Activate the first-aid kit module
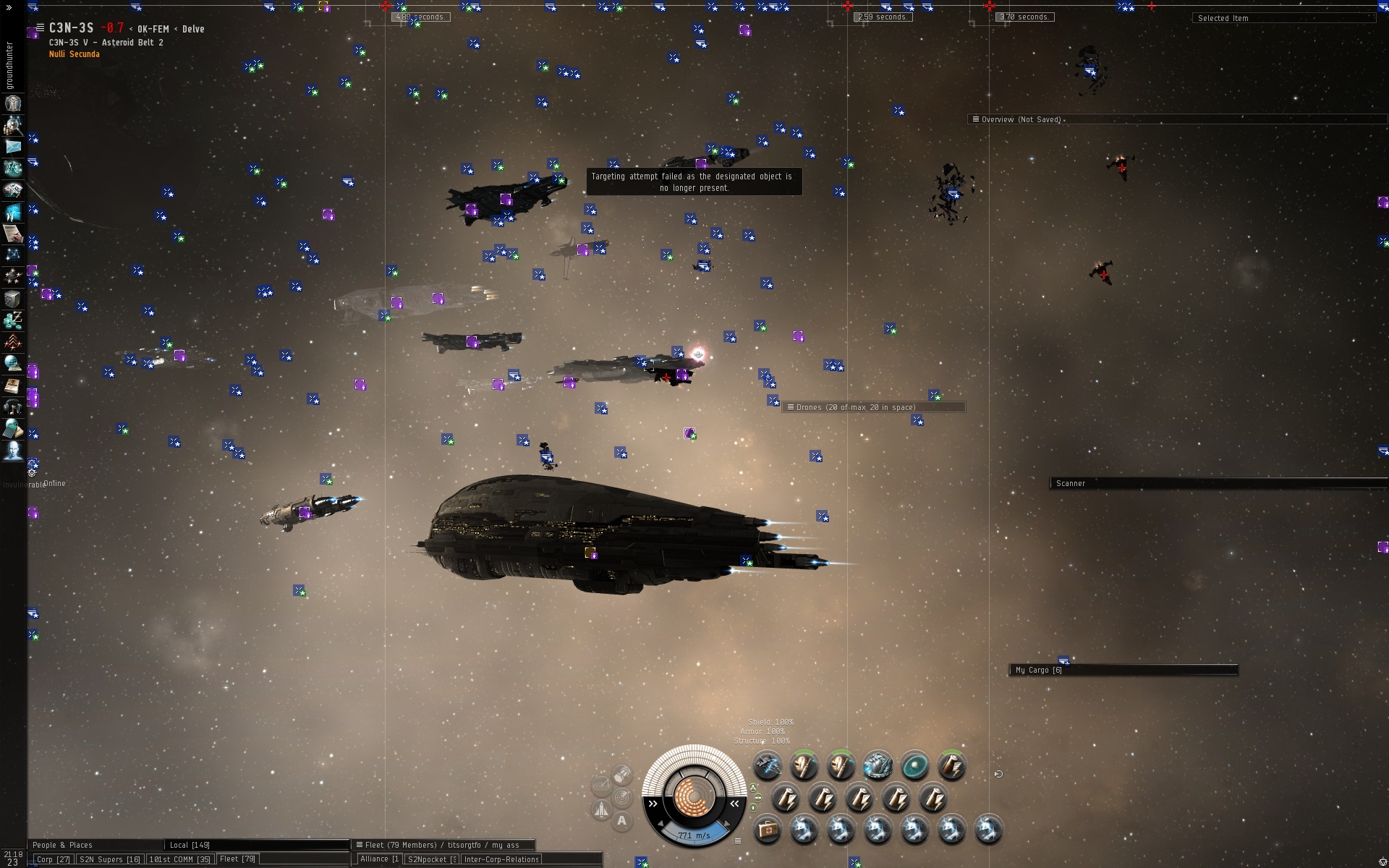Viewport: 1389px width, 868px height. coord(768,830)
